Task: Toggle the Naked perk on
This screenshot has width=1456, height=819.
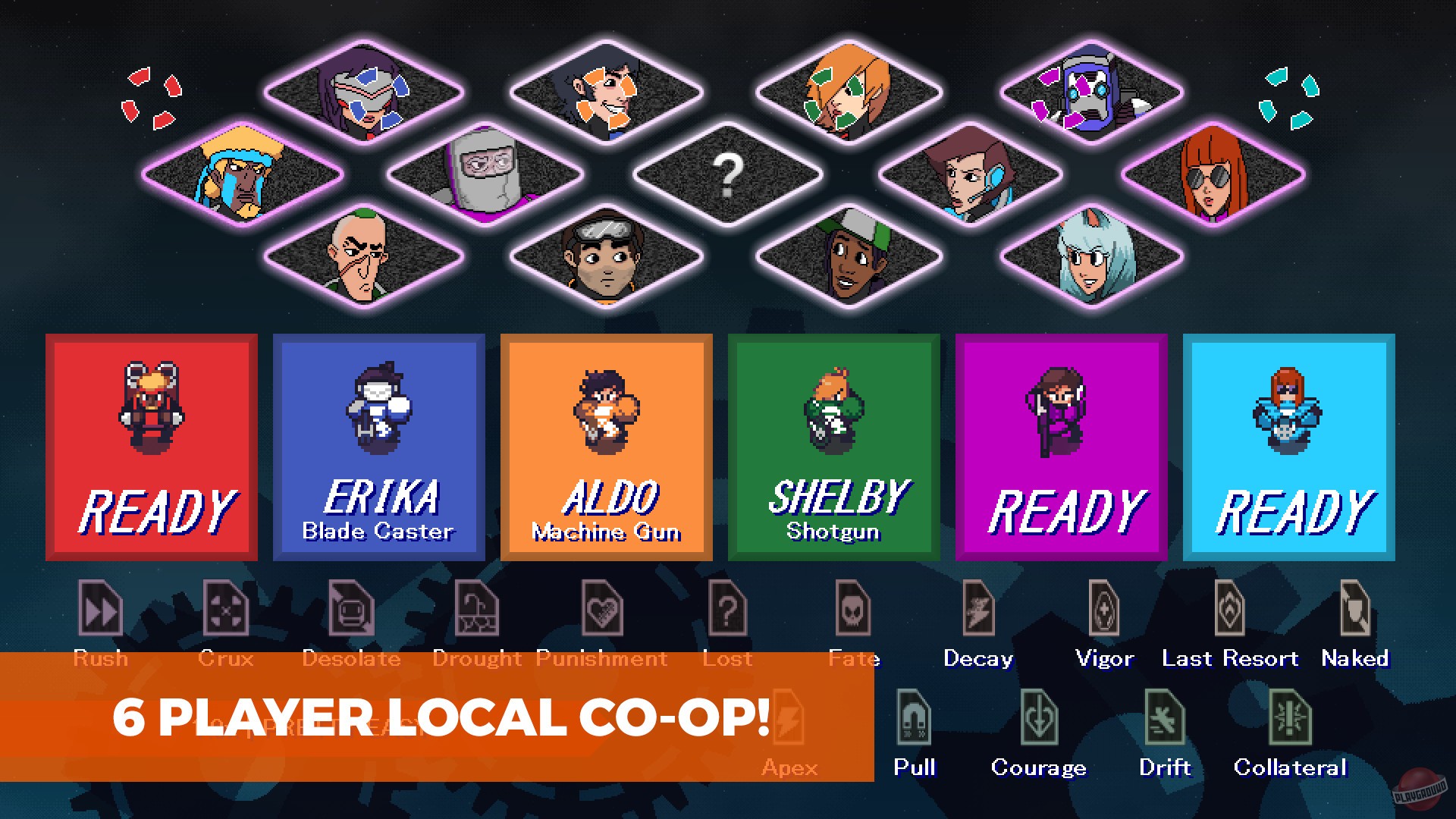Action: coord(1354,610)
